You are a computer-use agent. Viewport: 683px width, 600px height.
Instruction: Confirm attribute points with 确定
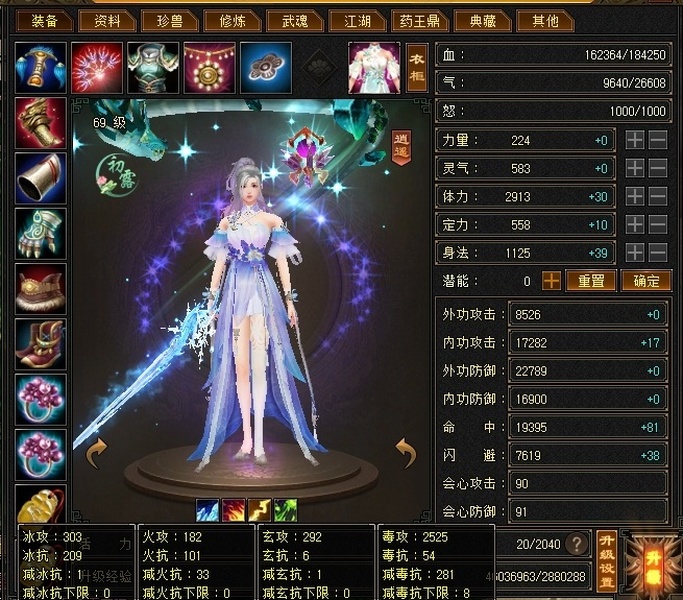(x=646, y=281)
